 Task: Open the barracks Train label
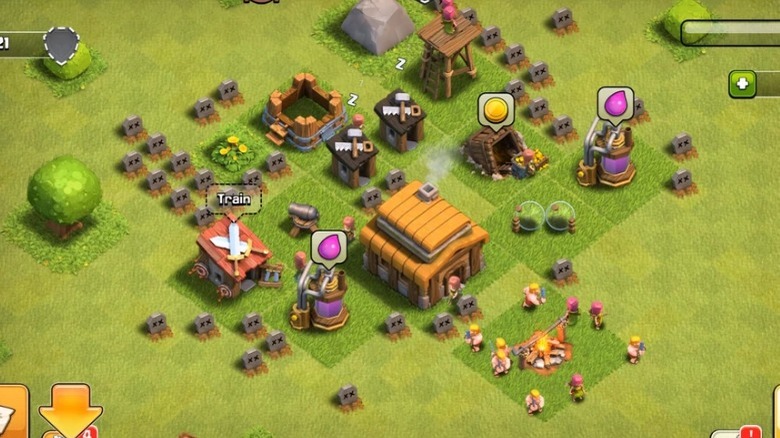click(233, 198)
